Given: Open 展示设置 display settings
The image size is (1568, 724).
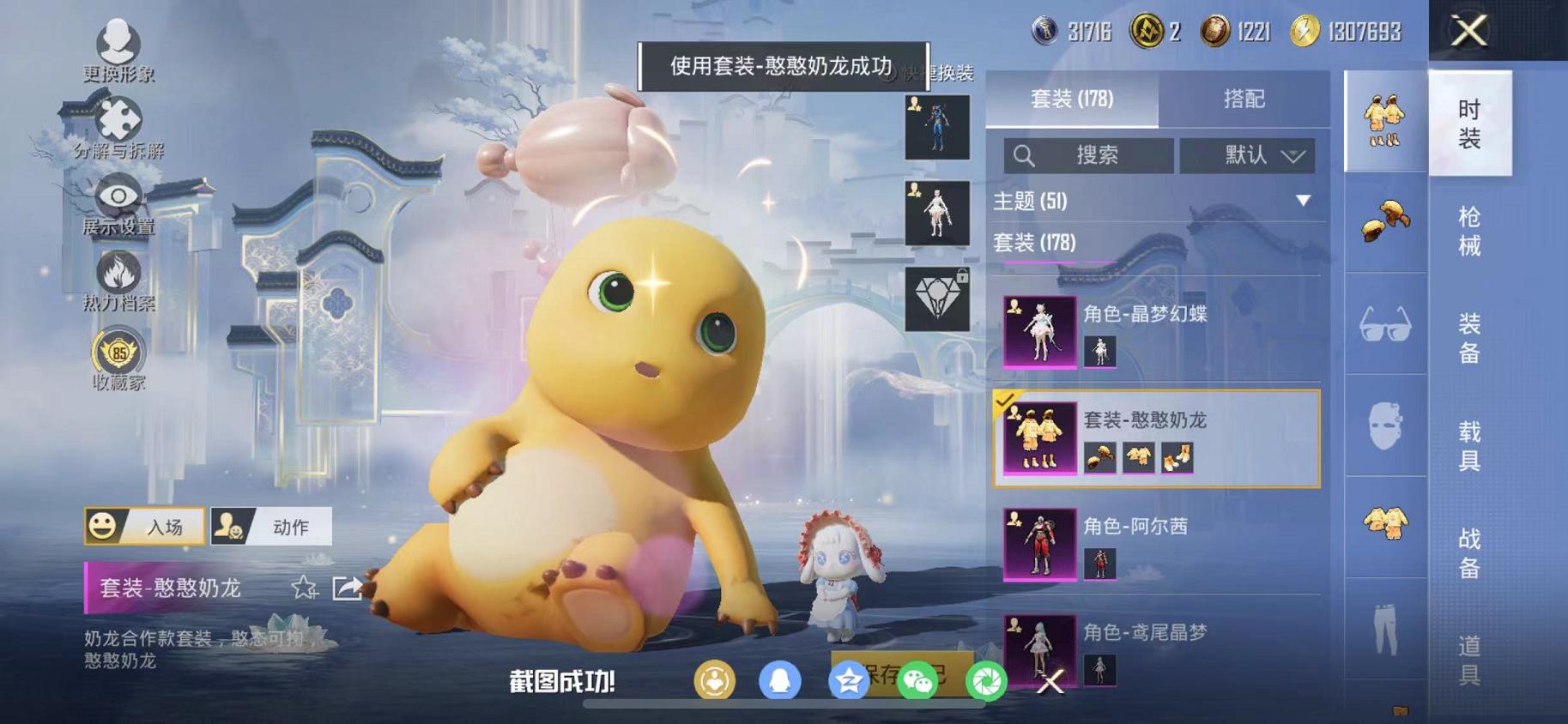Looking at the screenshot, I should tap(118, 199).
